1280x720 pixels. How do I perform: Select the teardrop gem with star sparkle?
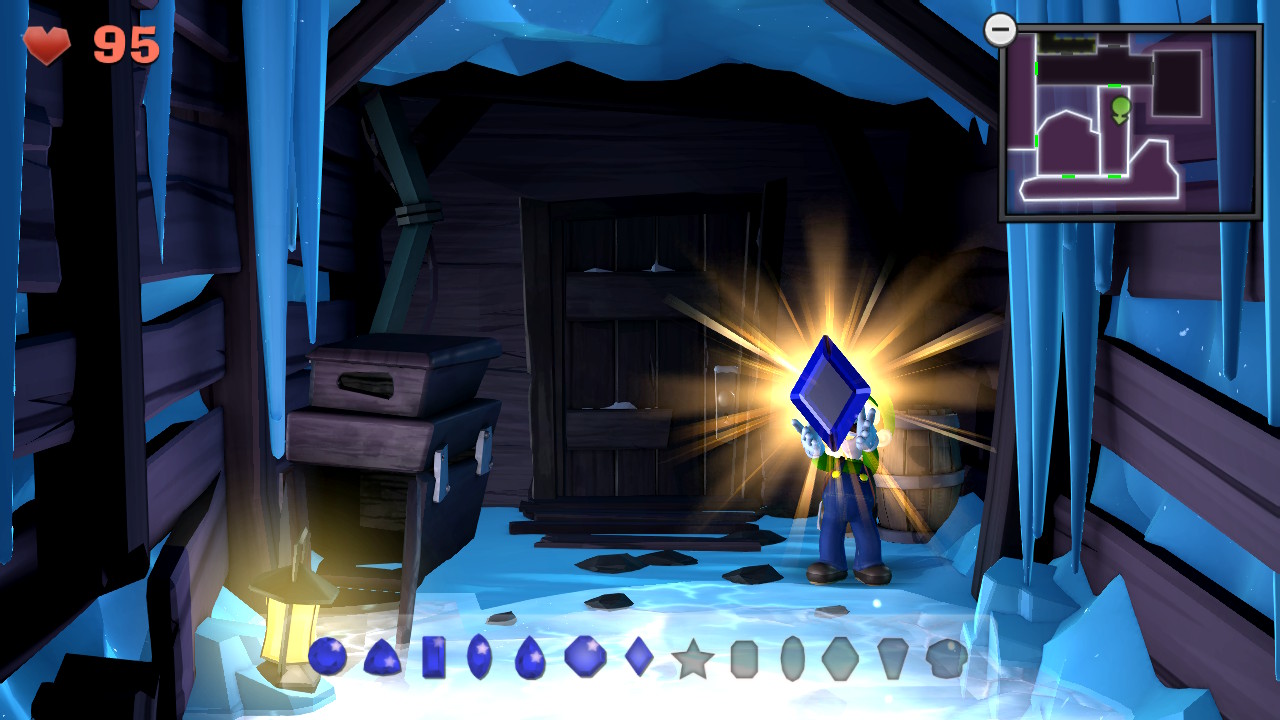pos(531,660)
